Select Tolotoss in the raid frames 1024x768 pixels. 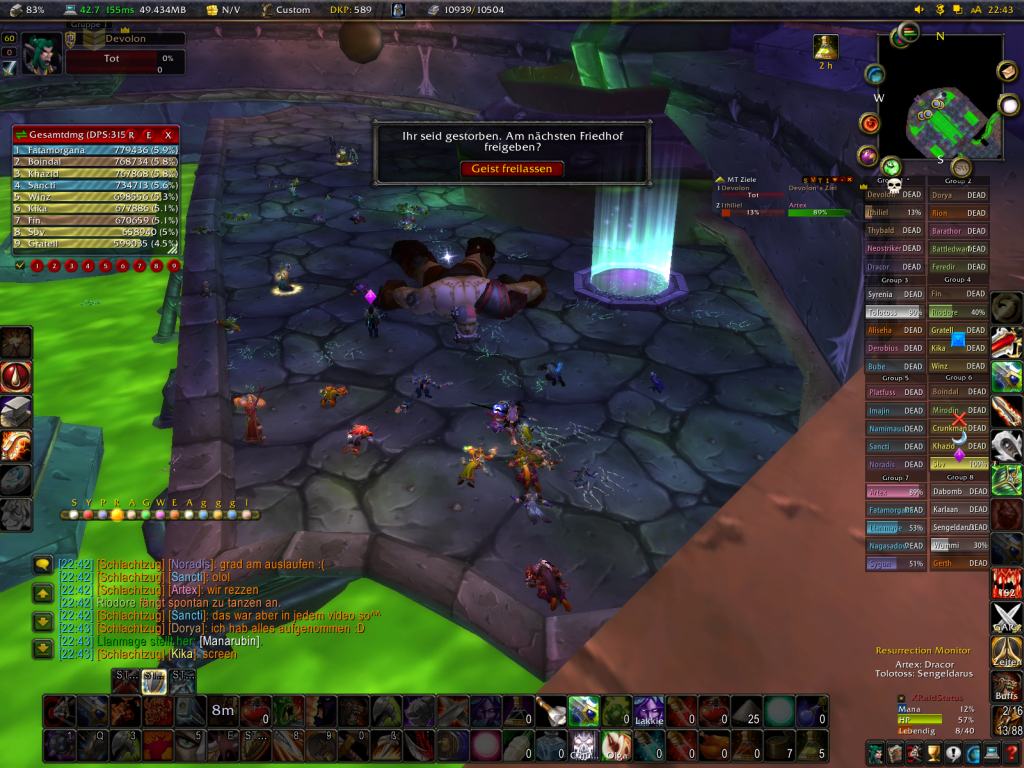click(894, 312)
